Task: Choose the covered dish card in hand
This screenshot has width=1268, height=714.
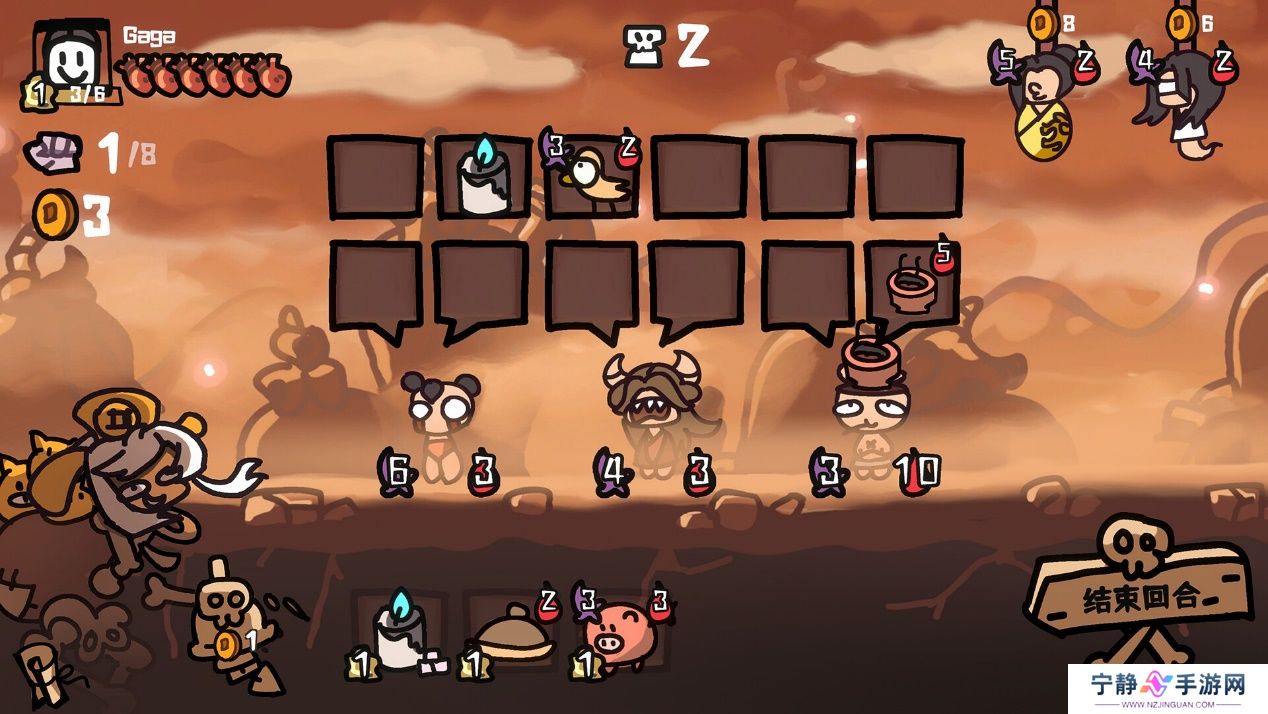Action: point(514,635)
